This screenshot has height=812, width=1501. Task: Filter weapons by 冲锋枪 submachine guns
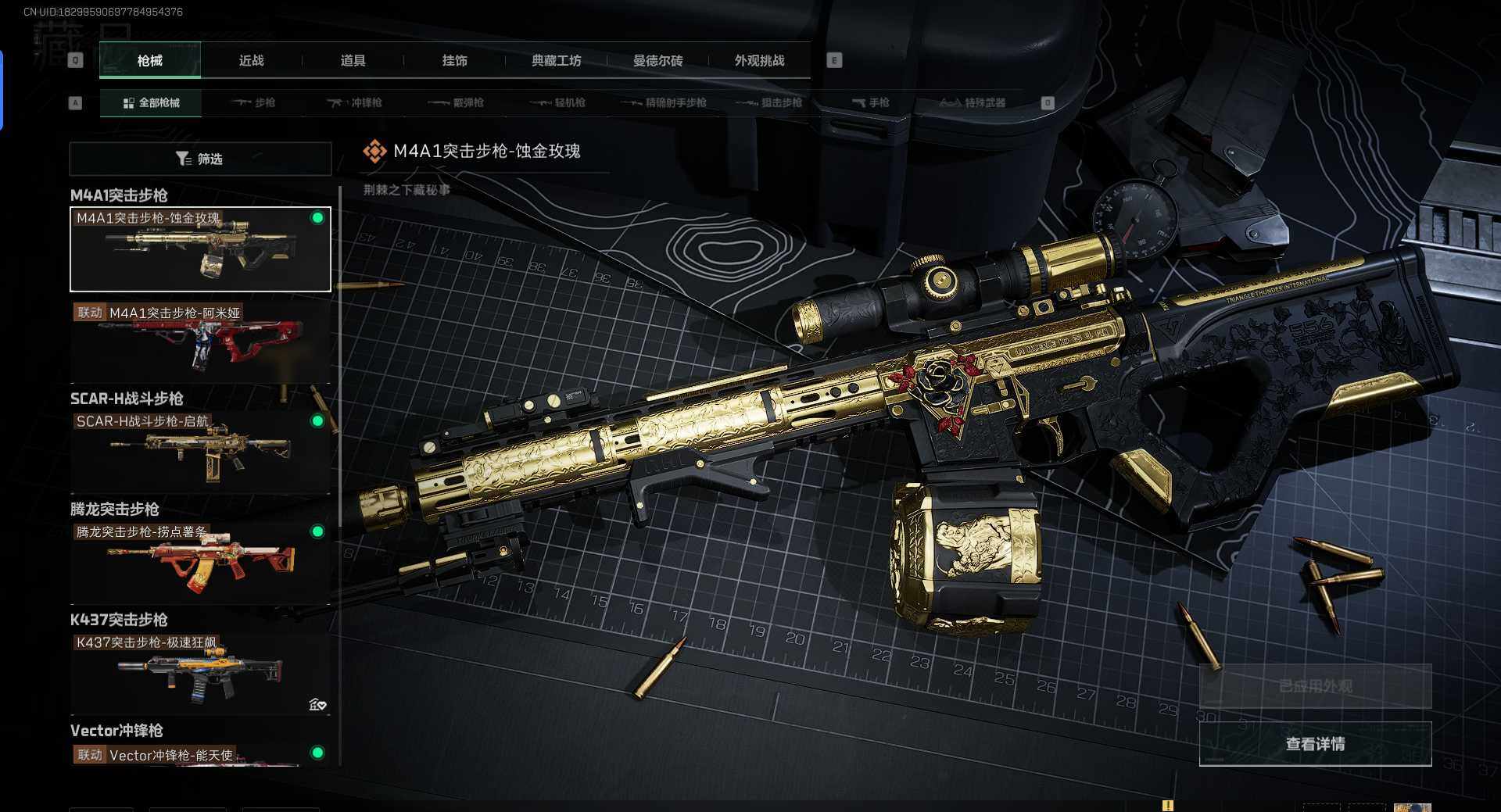(x=355, y=102)
